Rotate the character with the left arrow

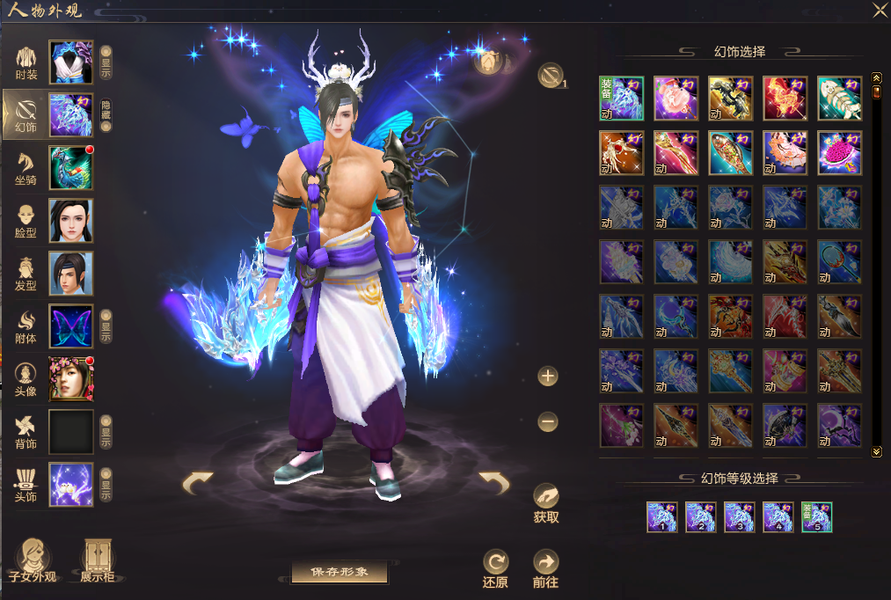[x=197, y=484]
